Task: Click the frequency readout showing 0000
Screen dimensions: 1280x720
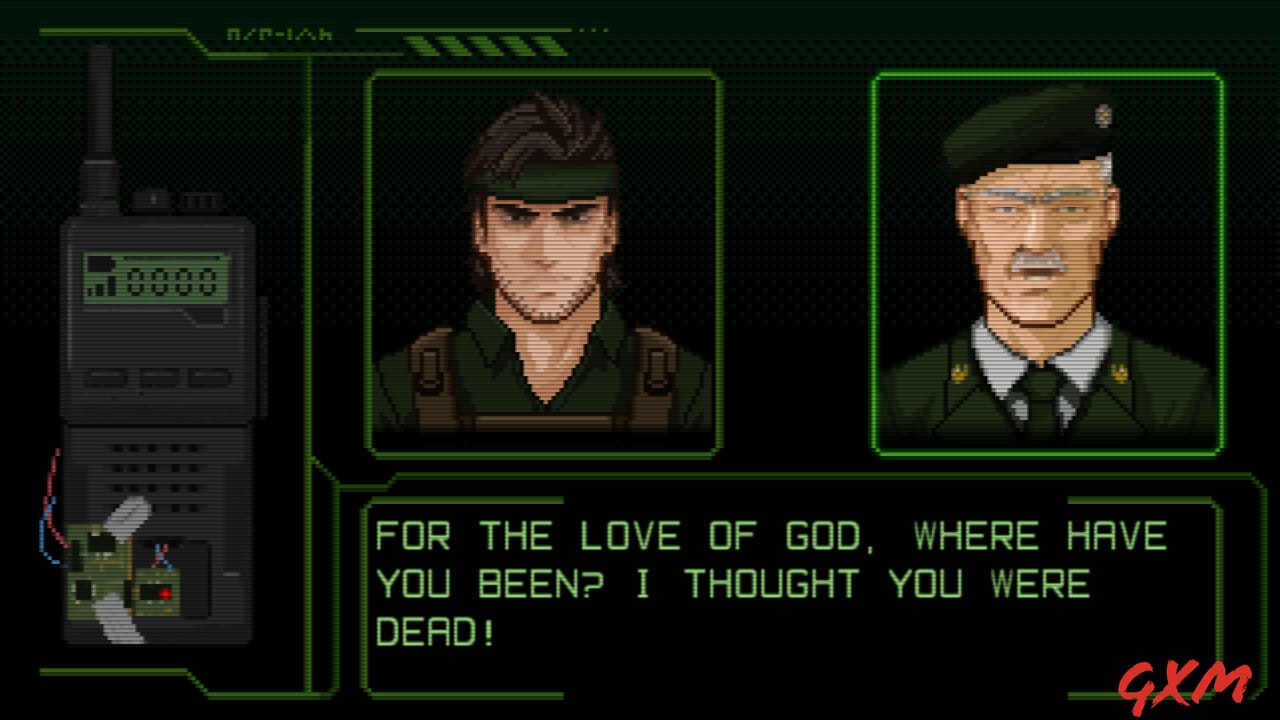Action: point(170,280)
